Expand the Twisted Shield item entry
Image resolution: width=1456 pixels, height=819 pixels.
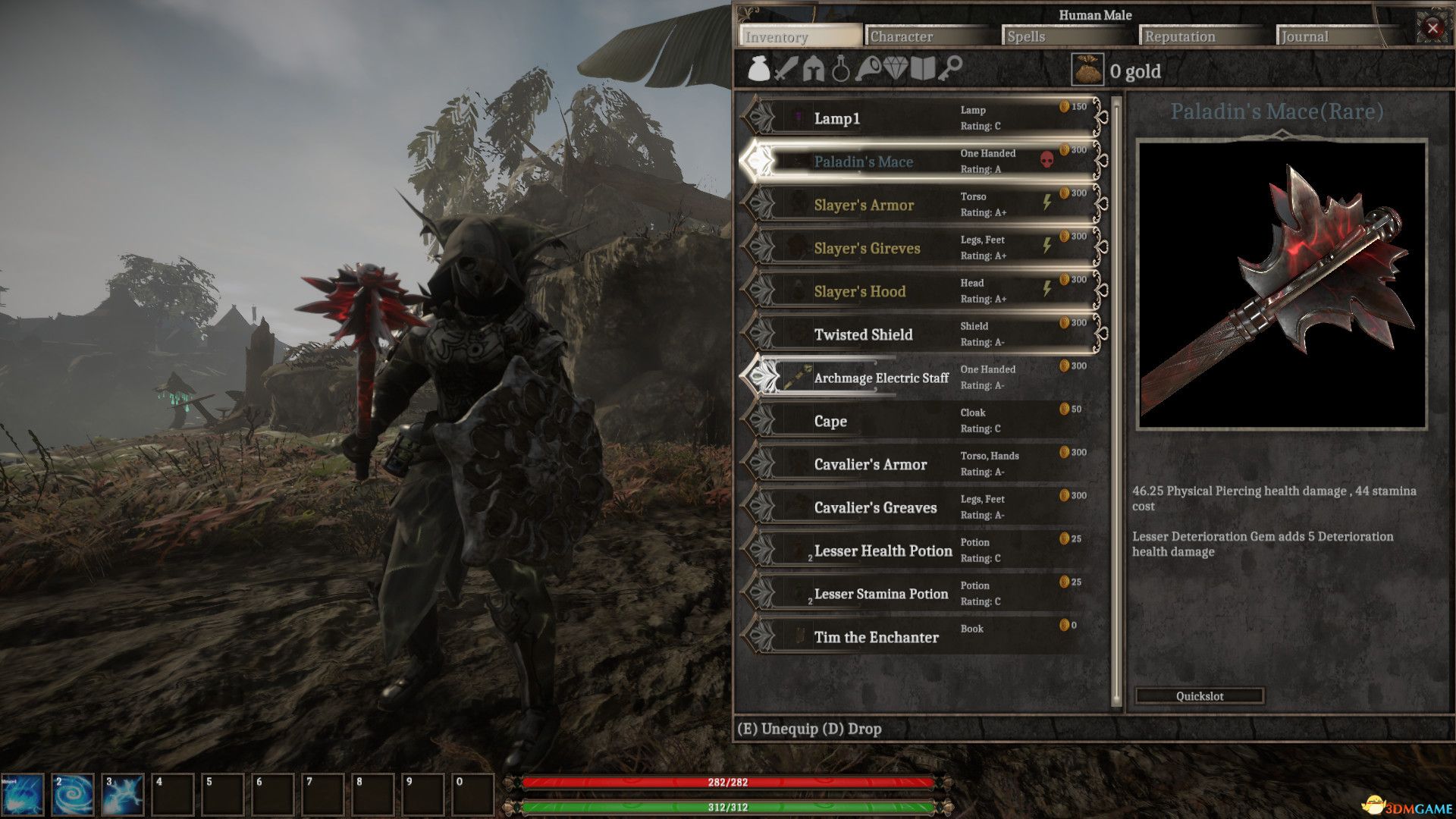tap(864, 334)
